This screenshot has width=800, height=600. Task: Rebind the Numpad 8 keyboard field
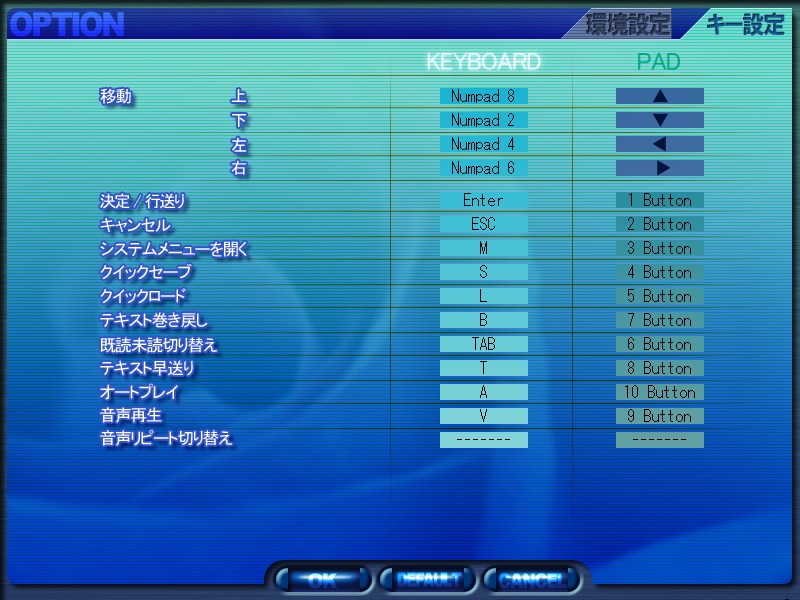coord(483,96)
